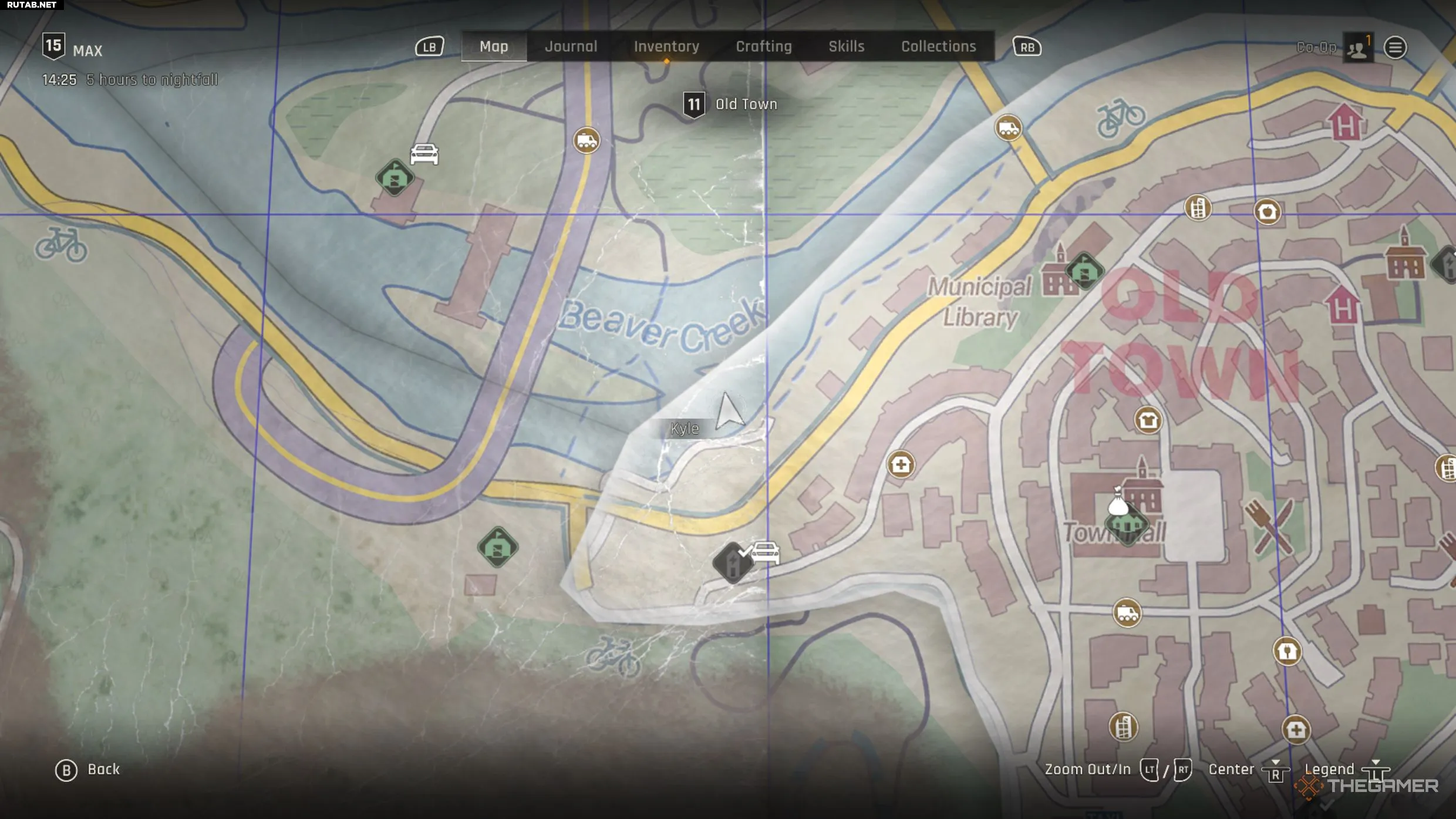Viewport: 1456px width, 819px height.
Task: Choose the electrical plug store marker
Action: tap(1287, 651)
